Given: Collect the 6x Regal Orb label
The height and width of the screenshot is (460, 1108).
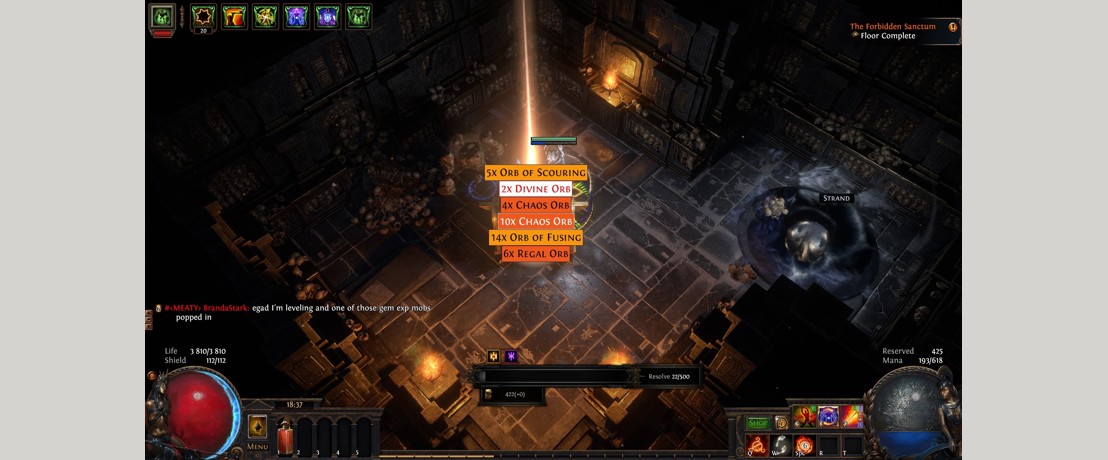Looking at the screenshot, I should pyautogui.click(x=535, y=254).
